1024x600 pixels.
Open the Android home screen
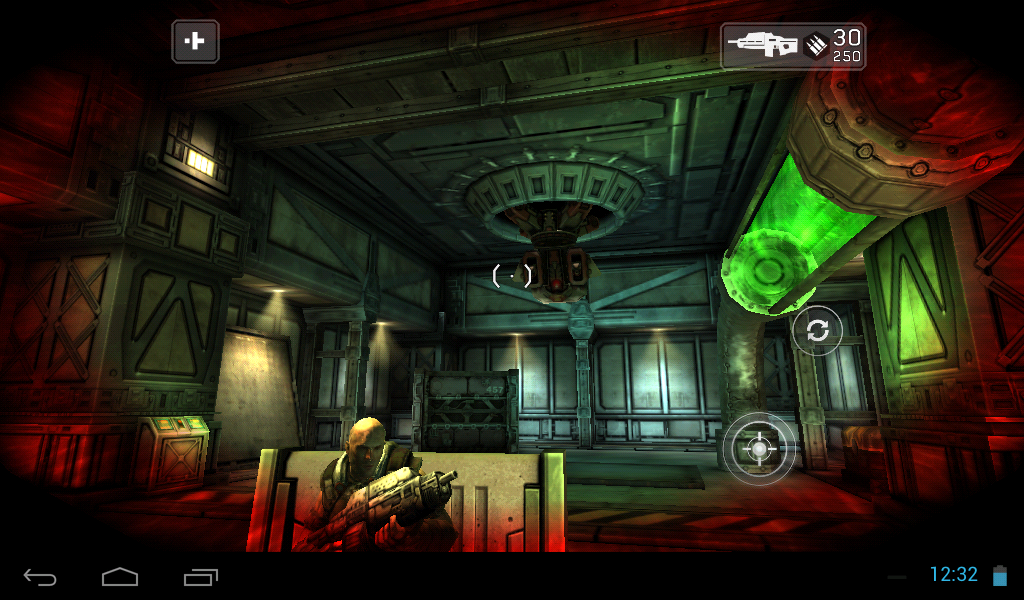pos(119,577)
